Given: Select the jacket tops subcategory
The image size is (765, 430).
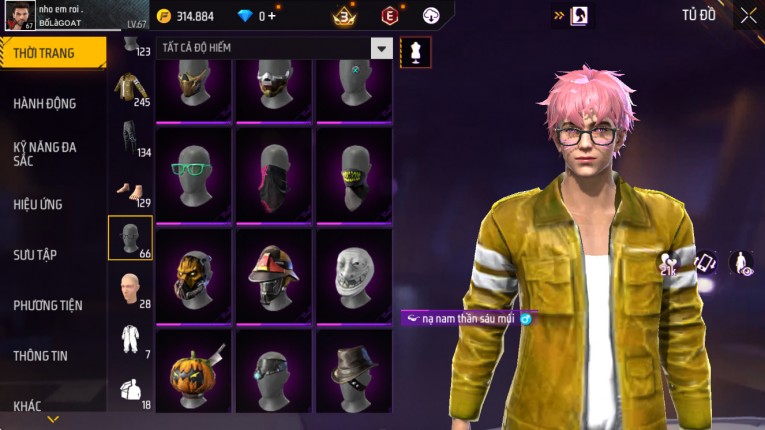Looking at the screenshot, I should coord(130,88).
